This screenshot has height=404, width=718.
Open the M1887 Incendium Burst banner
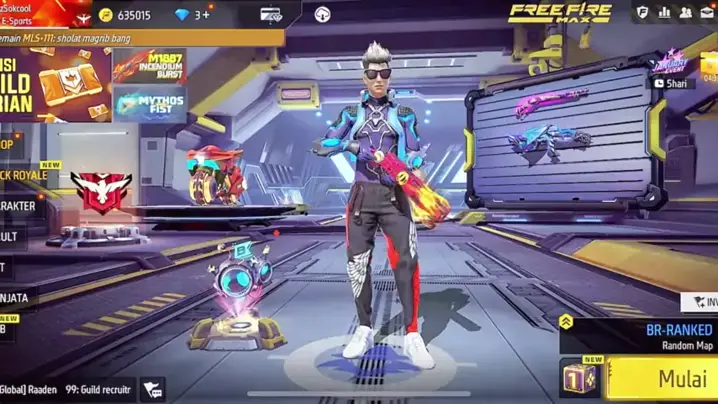(x=149, y=66)
